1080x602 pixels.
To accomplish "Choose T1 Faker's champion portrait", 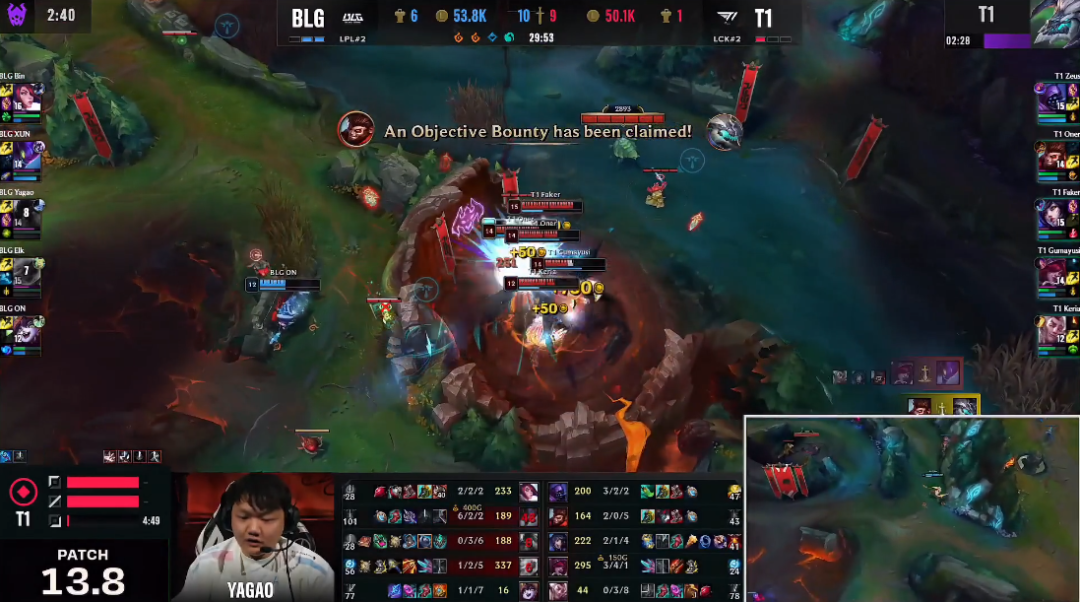I will coord(1054,214).
